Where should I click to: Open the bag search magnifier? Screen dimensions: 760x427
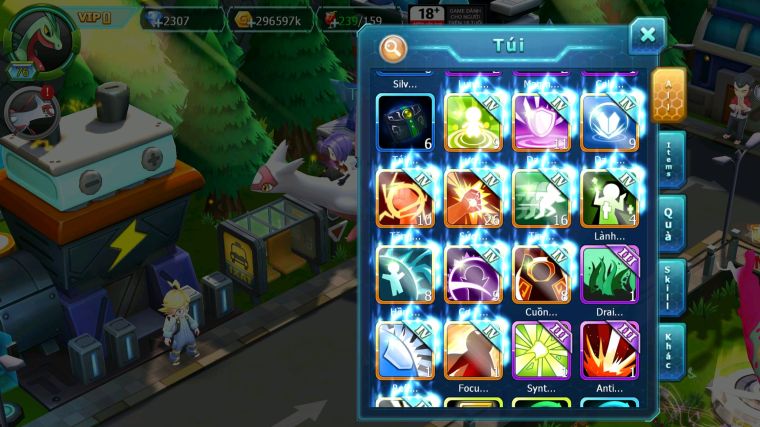394,47
